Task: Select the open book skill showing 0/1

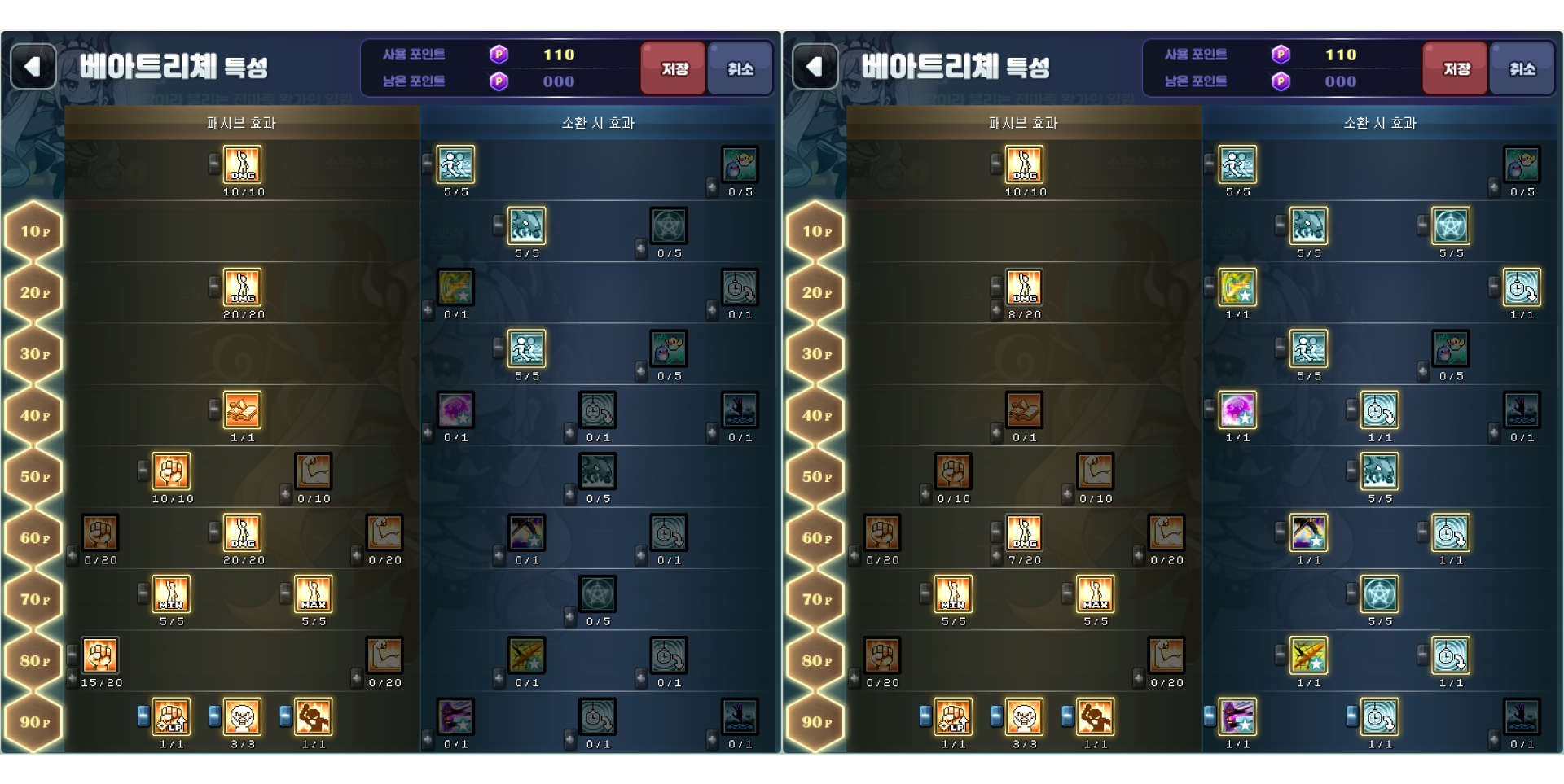Action: [1024, 410]
